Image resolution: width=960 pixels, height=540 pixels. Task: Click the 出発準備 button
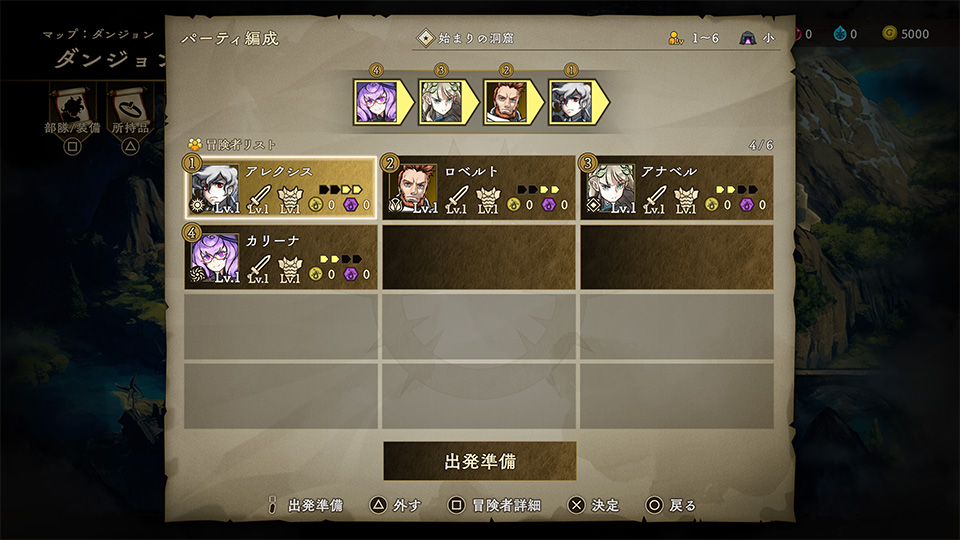[x=480, y=462]
